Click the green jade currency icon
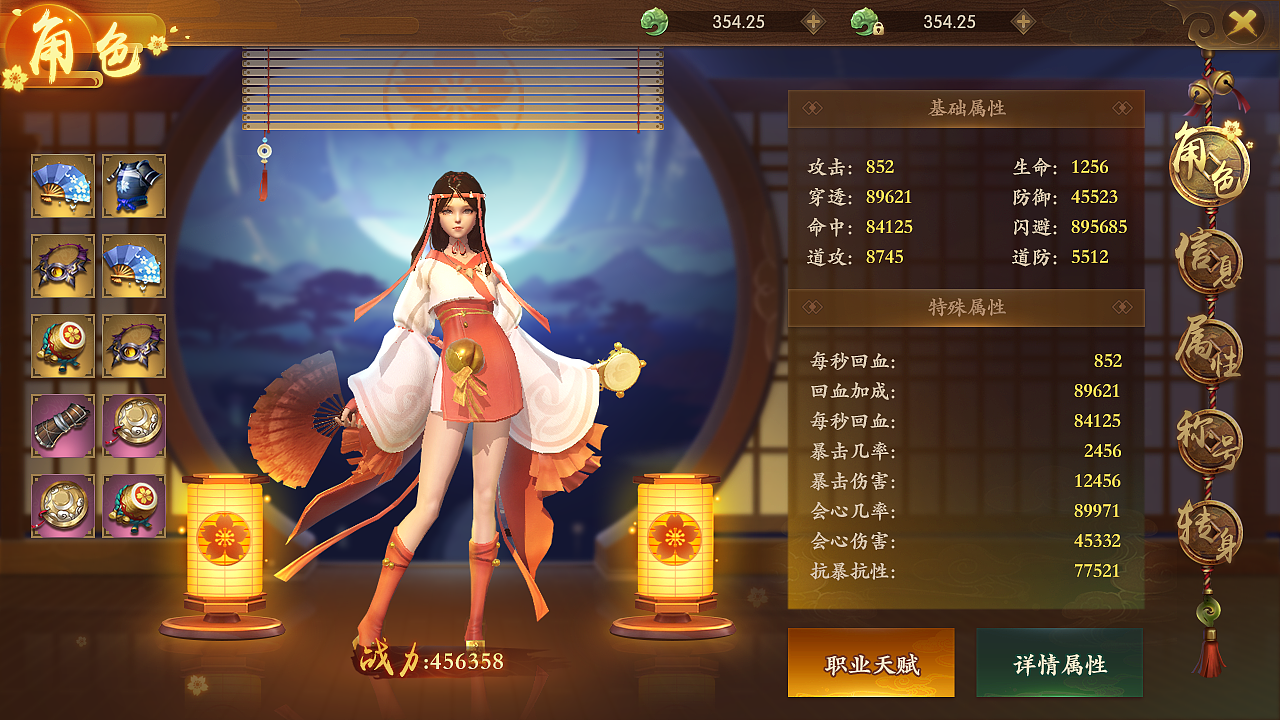Screen dimensions: 1280x720 655,20
